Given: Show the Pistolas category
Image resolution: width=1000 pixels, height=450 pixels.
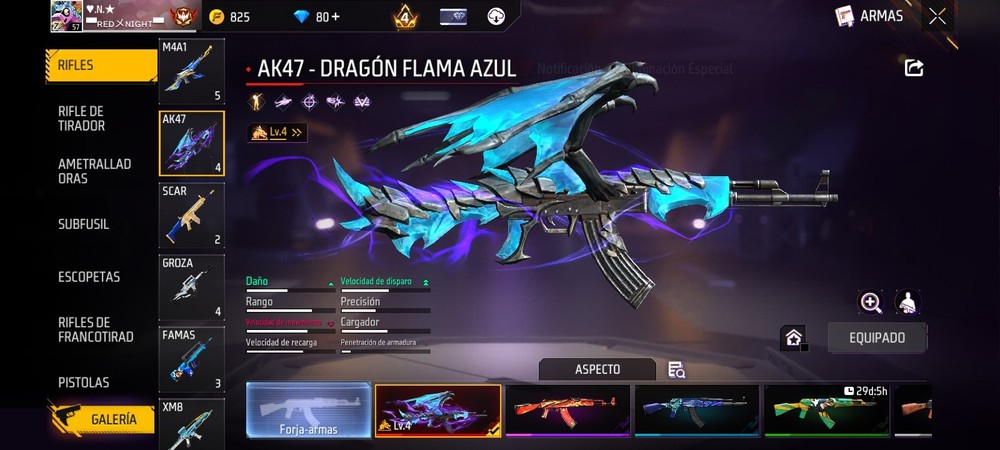Looking at the screenshot, I should [84, 382].
